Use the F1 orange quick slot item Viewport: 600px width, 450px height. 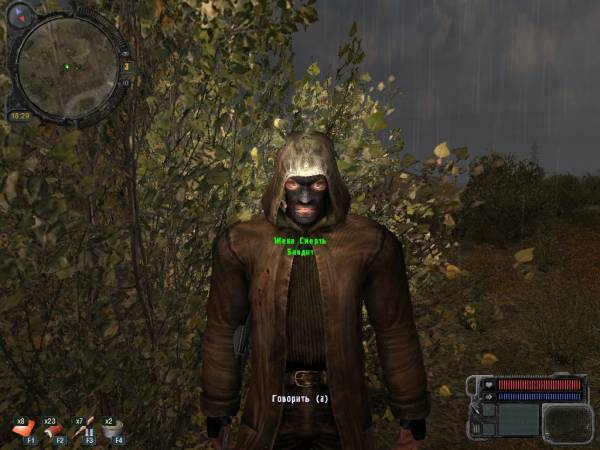coord(22,430)
